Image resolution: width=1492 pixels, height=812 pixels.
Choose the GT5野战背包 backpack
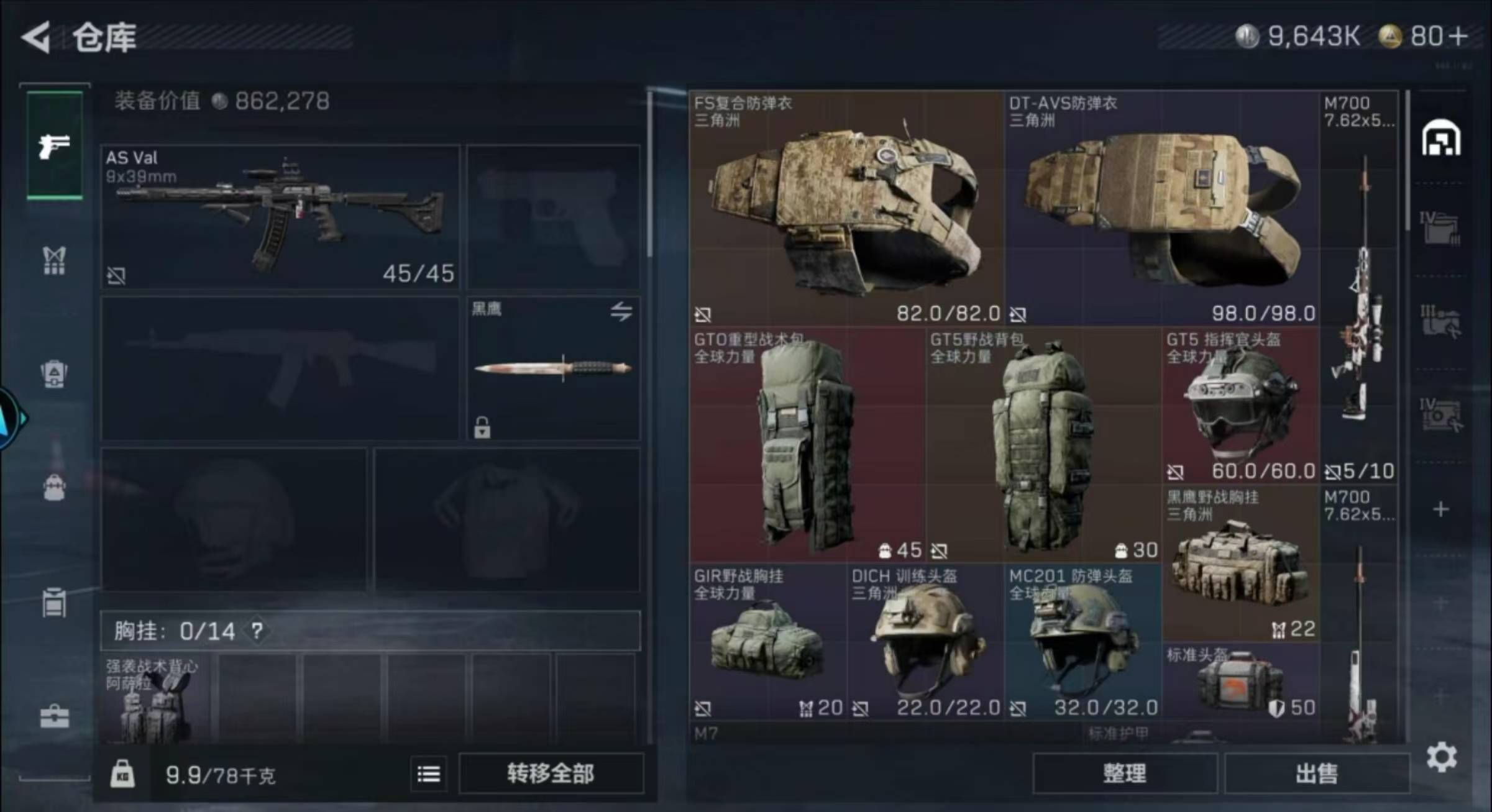click(1043, 445)
